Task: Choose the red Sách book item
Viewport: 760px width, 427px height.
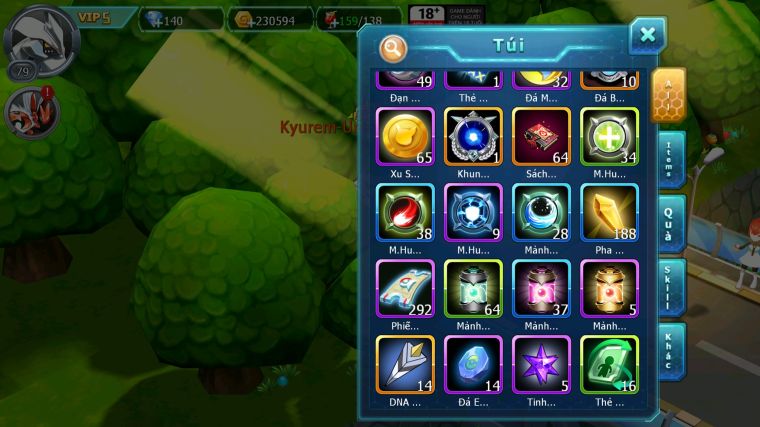Action: (541, 136)
